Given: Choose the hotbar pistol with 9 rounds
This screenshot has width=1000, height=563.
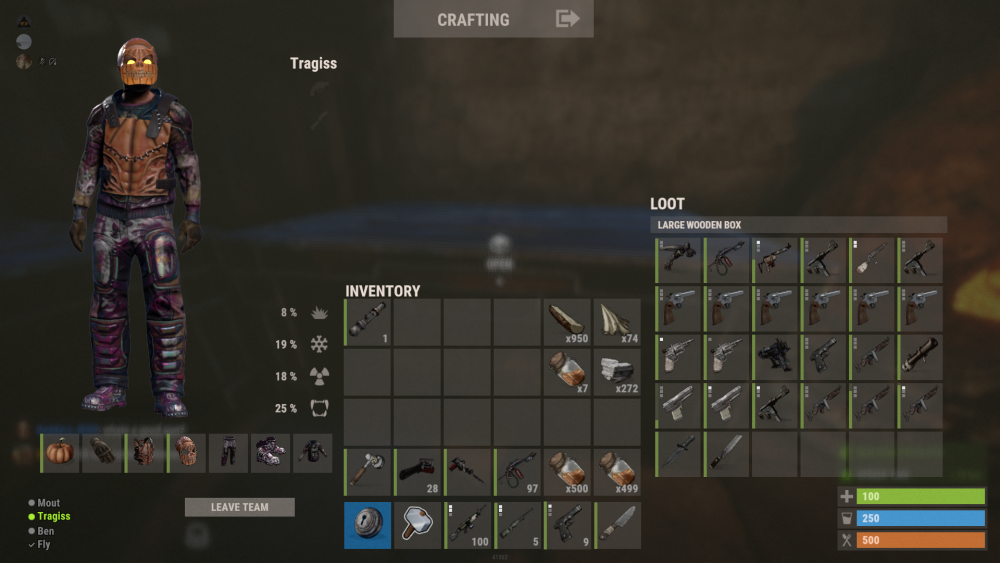Looking at the screenshot, I should click(568, 525).
